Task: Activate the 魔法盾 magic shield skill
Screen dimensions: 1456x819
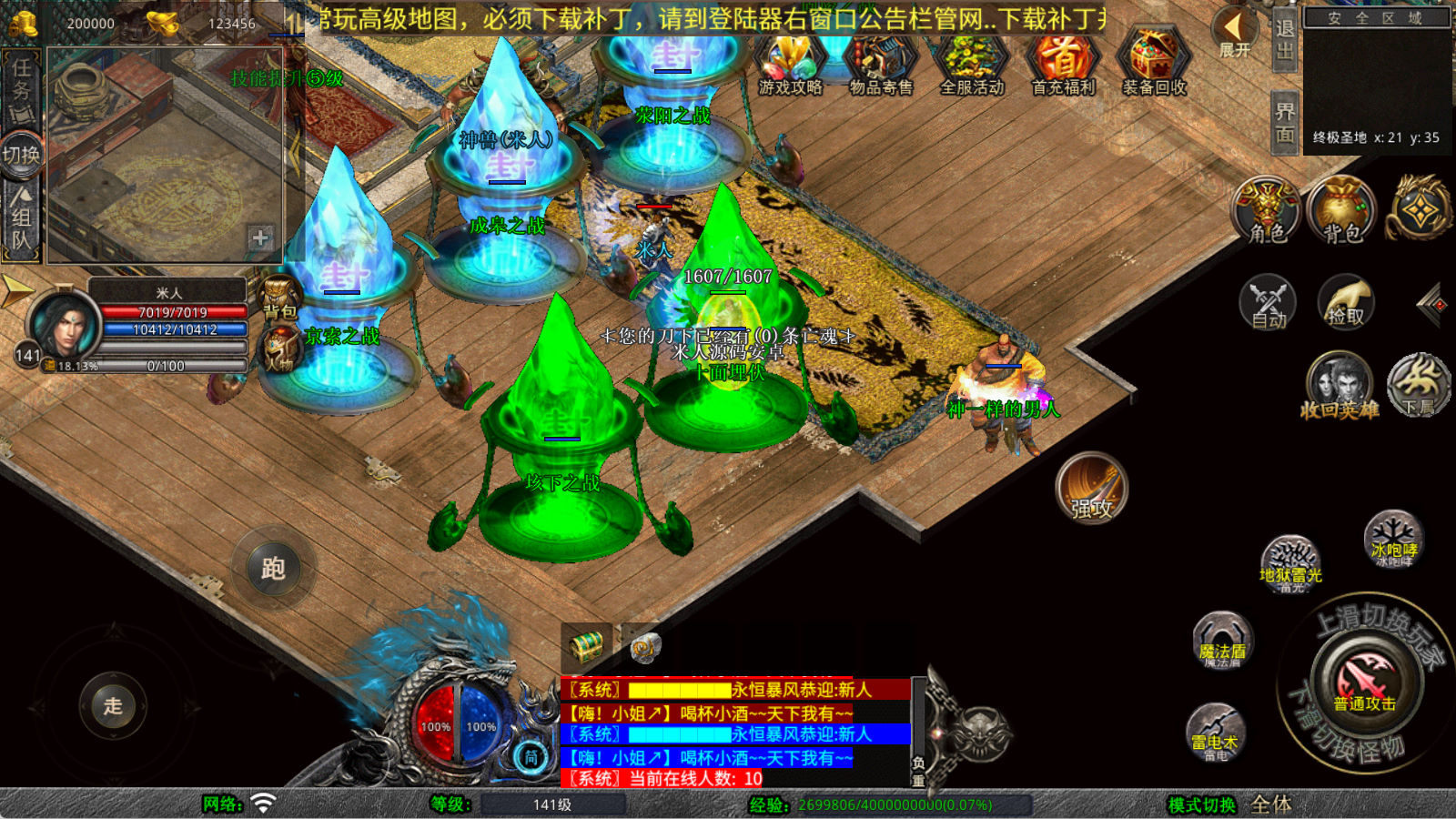Action: 1222,641
